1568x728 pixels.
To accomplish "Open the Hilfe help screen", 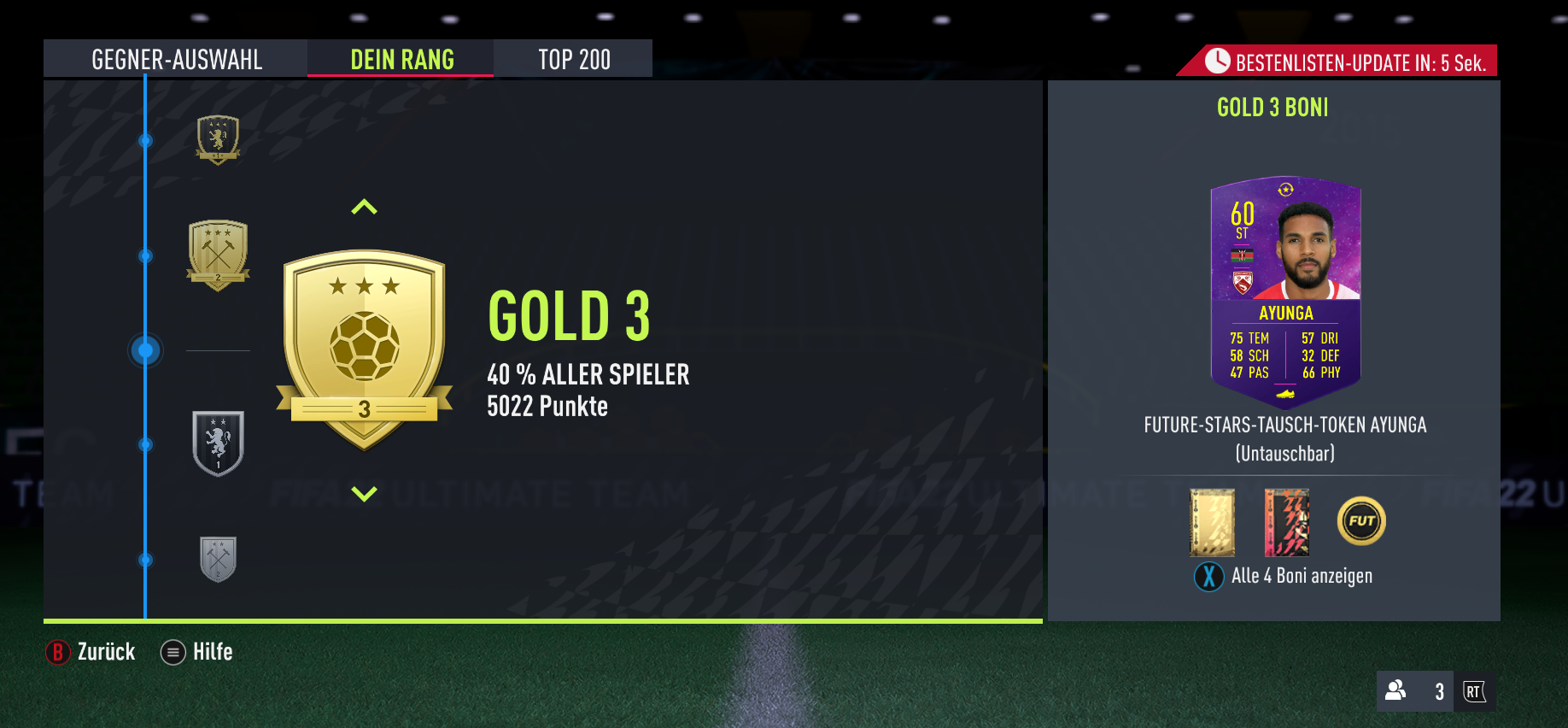I will pyautogui.click(x=197, y=652).
